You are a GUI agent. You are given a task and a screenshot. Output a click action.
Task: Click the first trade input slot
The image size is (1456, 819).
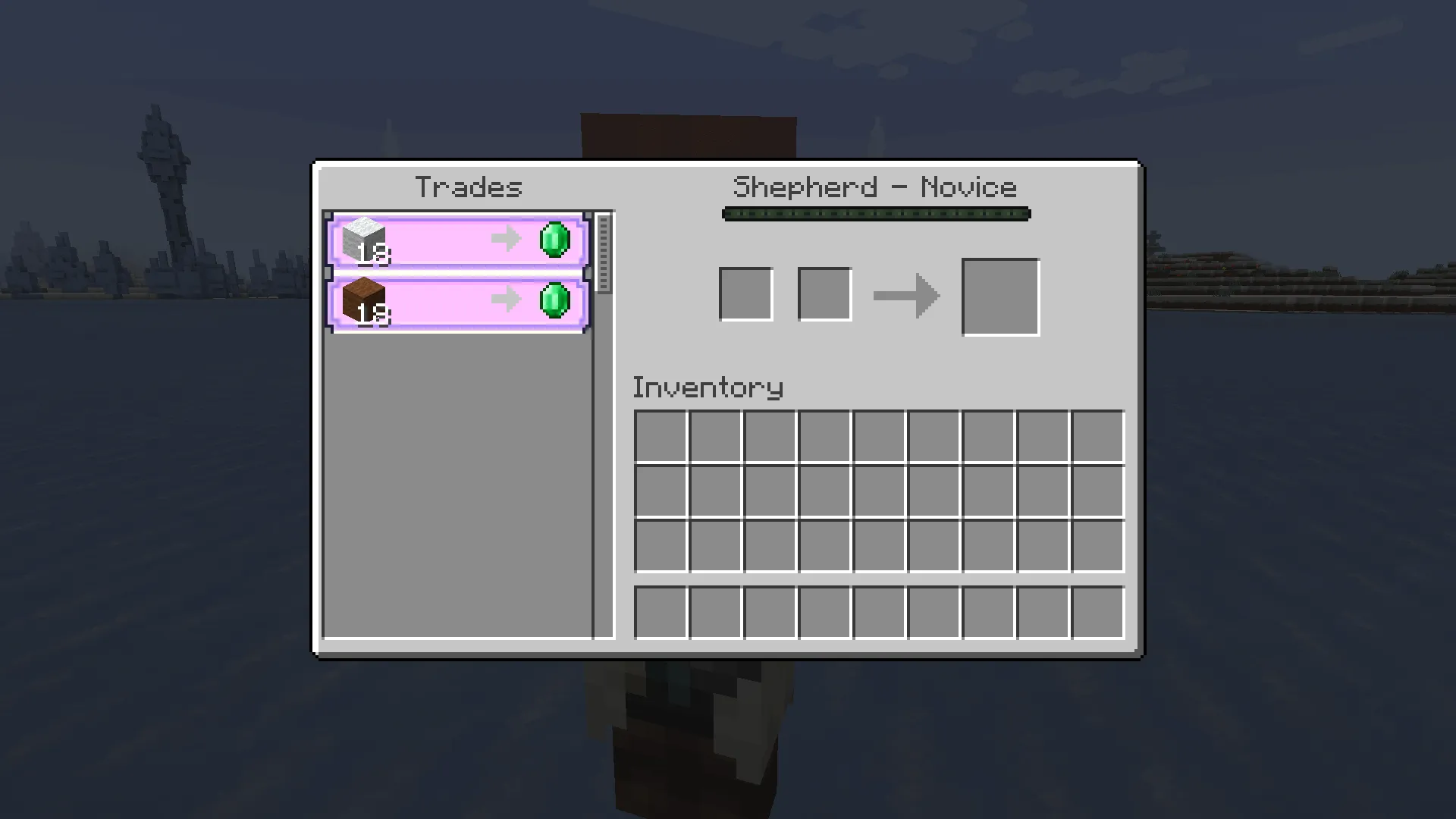tap(745, 294)
